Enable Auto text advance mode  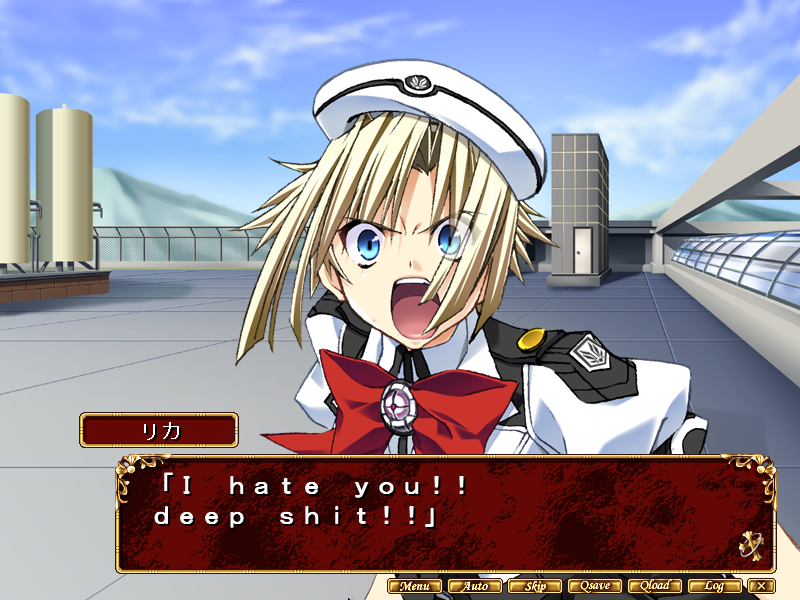(475, 586)
